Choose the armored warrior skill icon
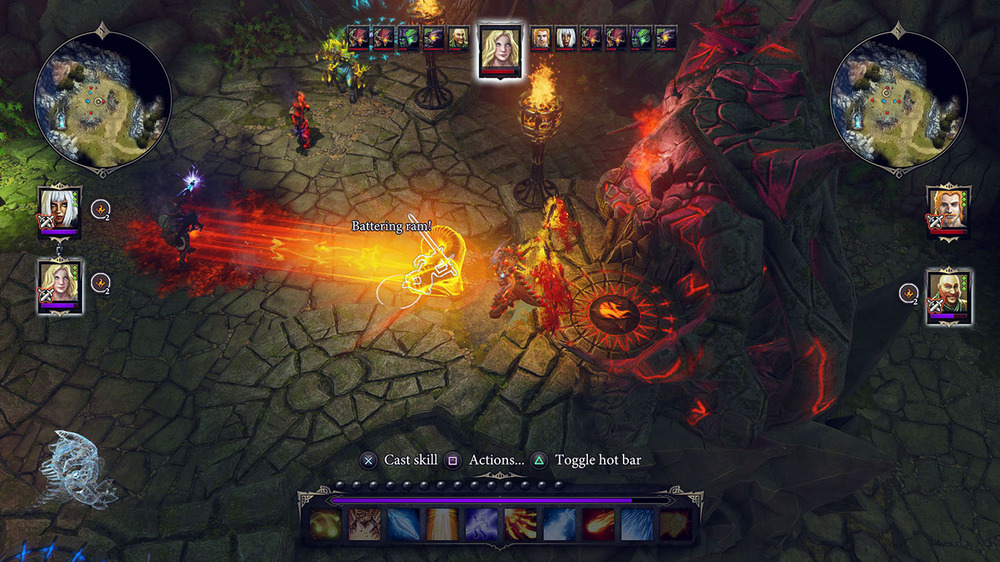Screen dimensions: 1000x562 pos(364,525)
